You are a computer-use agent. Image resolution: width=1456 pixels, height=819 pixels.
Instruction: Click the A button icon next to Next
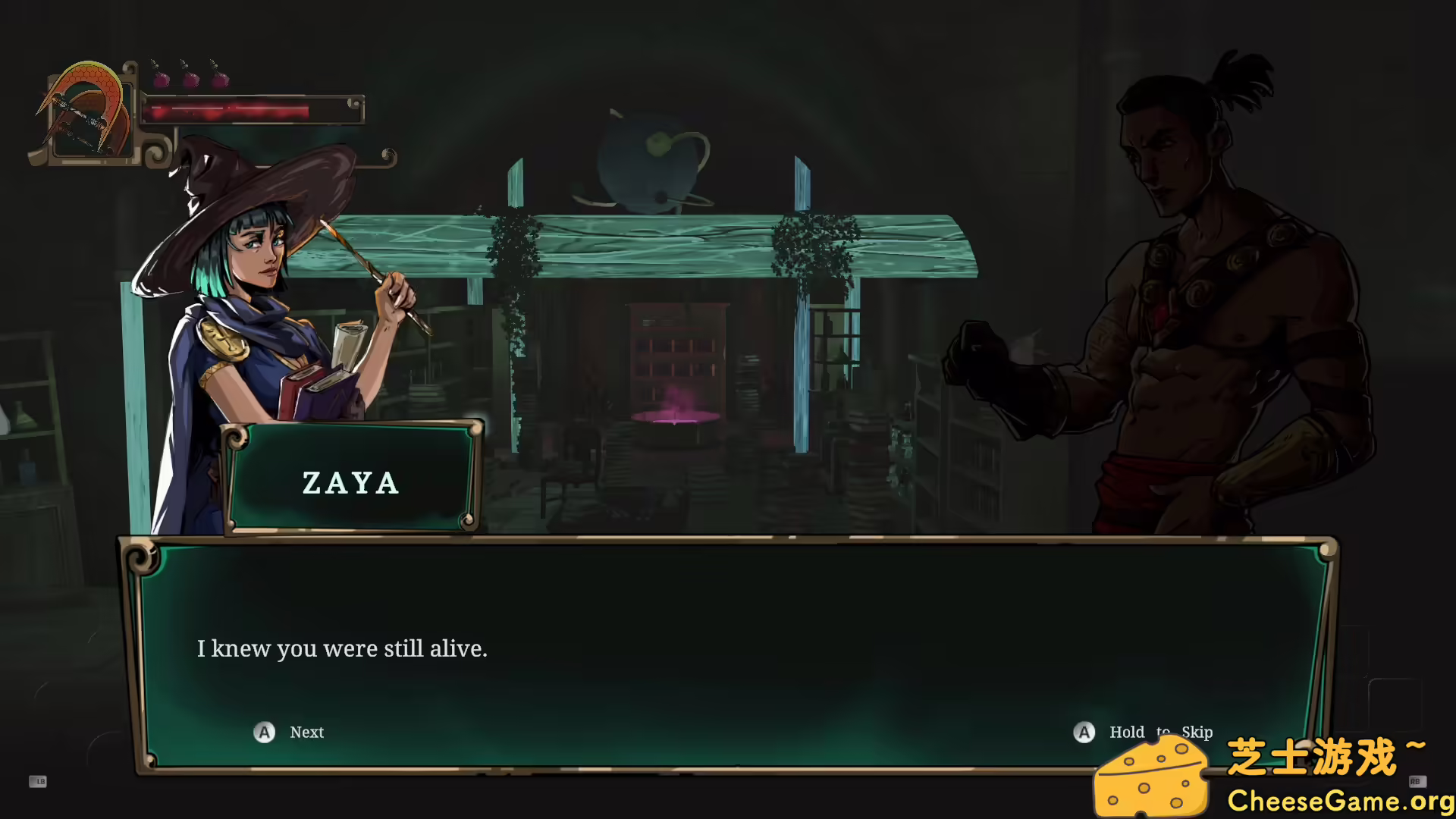click(263, 733)
